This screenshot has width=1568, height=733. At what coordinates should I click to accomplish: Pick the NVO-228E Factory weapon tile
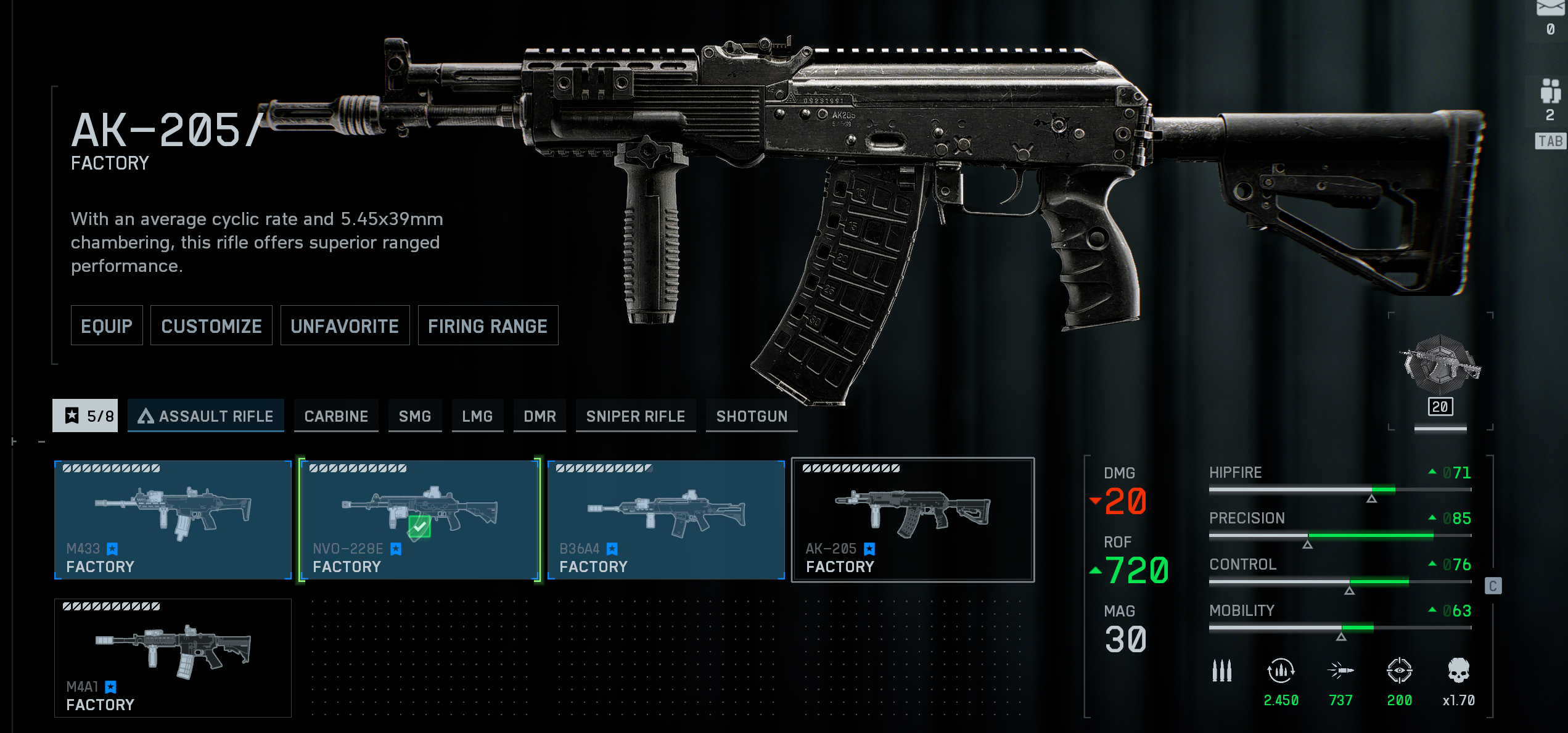point(419,520)
